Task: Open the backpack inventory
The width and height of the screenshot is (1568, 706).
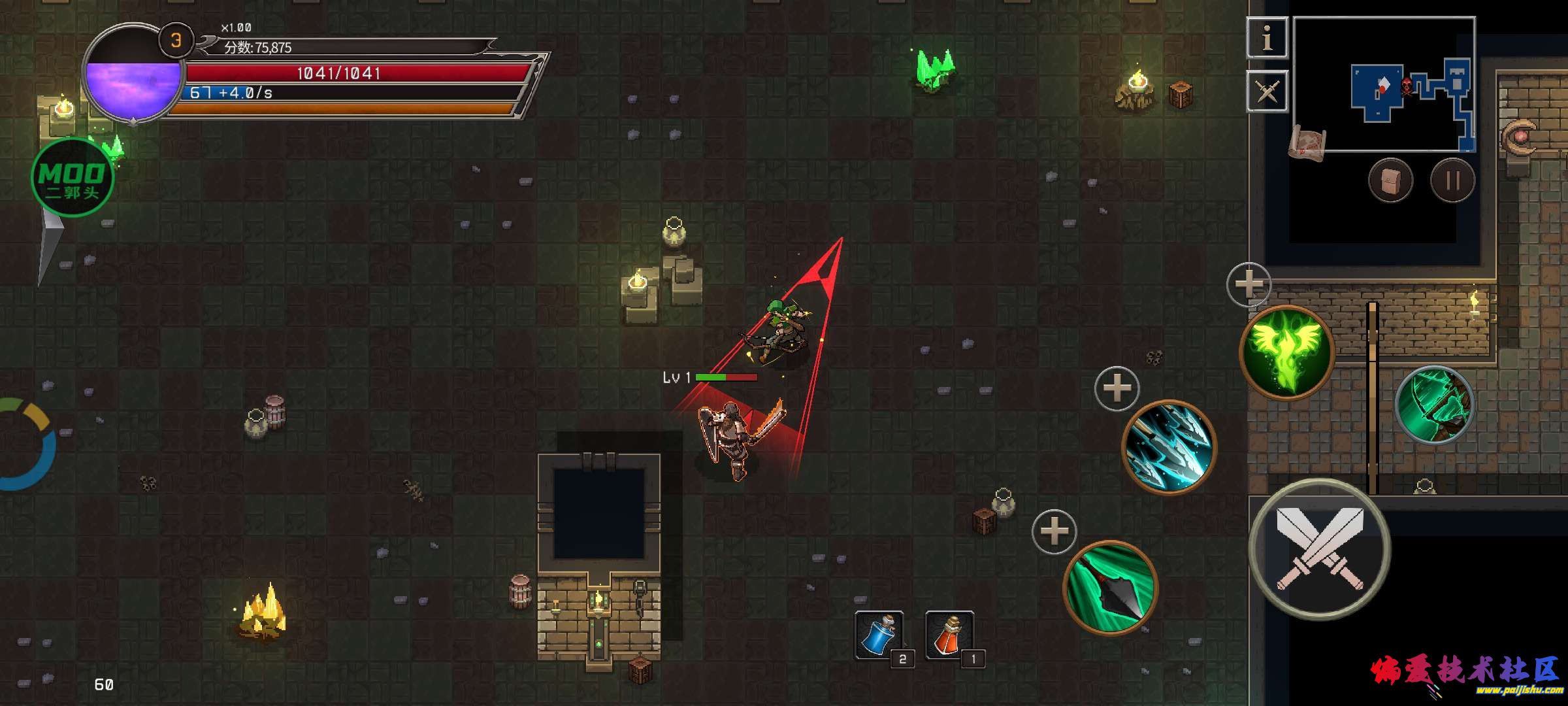Action: point(1390,180)
